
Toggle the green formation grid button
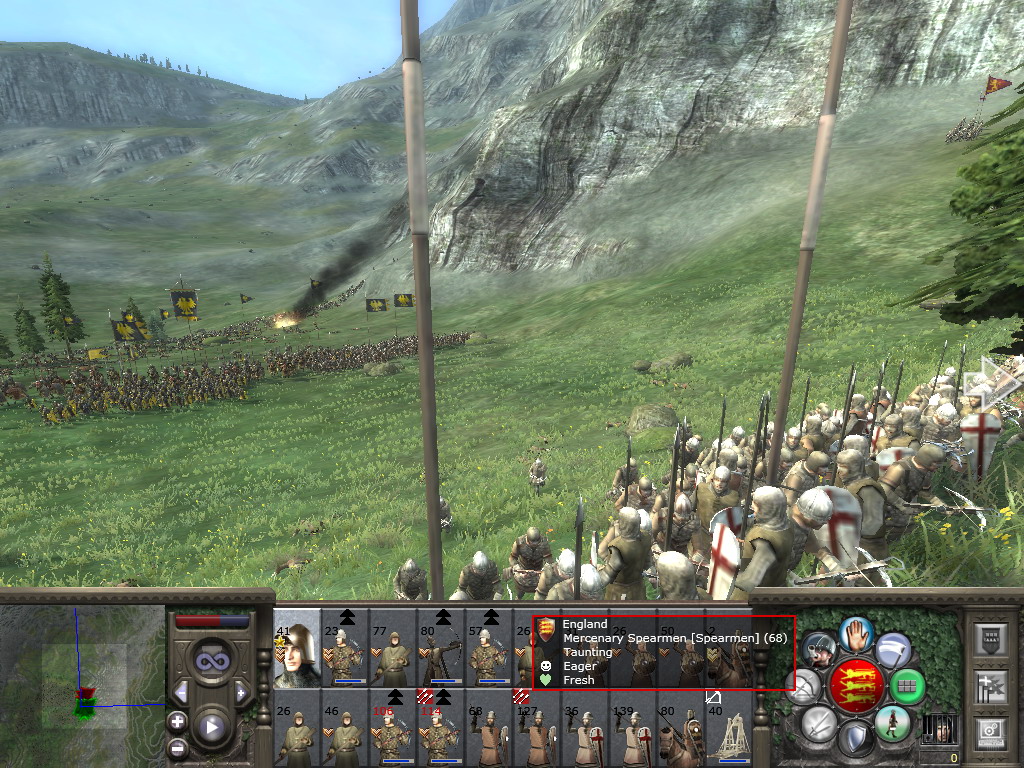click(908, 686)
